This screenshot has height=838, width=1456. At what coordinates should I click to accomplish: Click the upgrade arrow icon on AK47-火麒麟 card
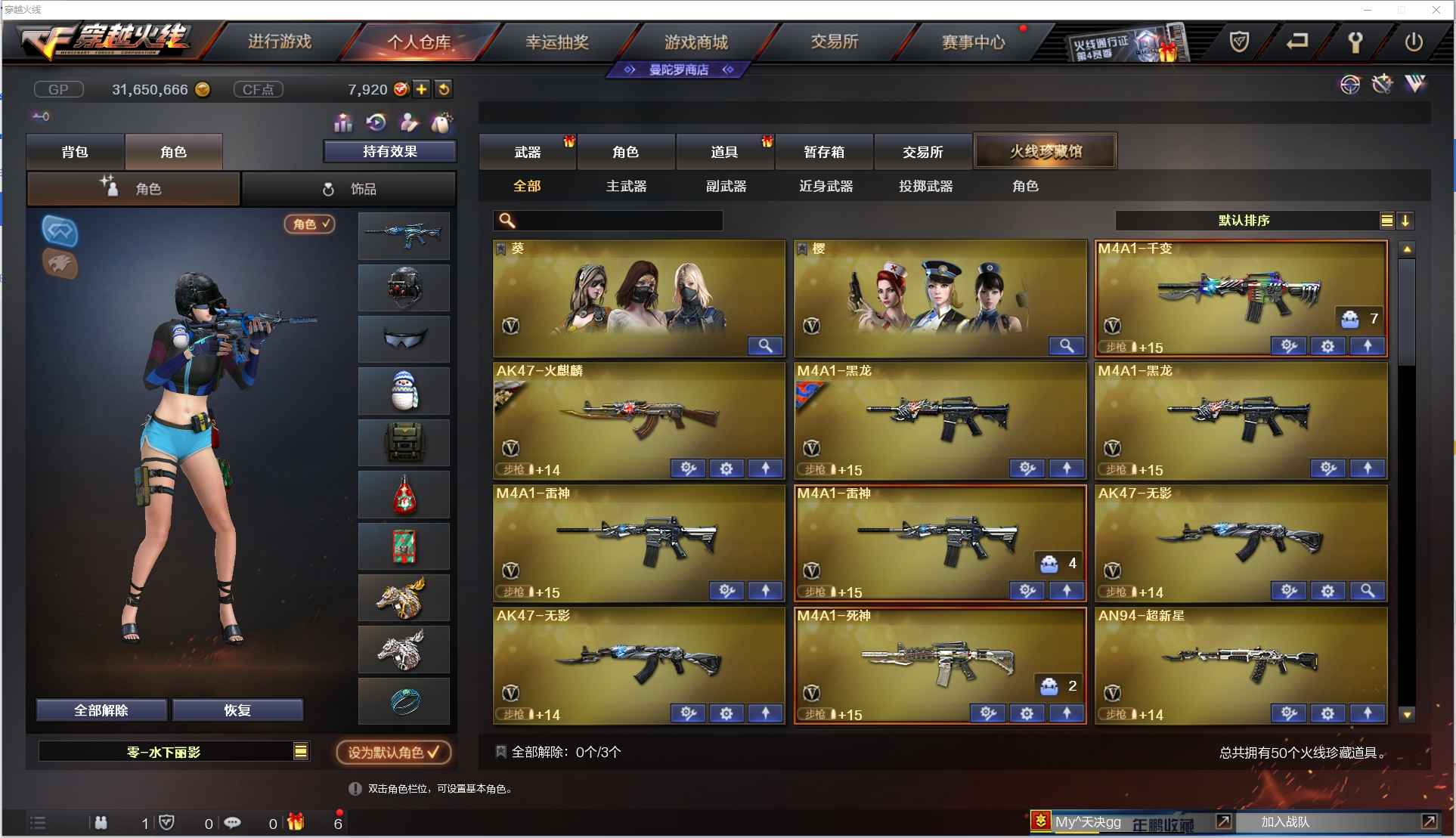tap(766, 468)
